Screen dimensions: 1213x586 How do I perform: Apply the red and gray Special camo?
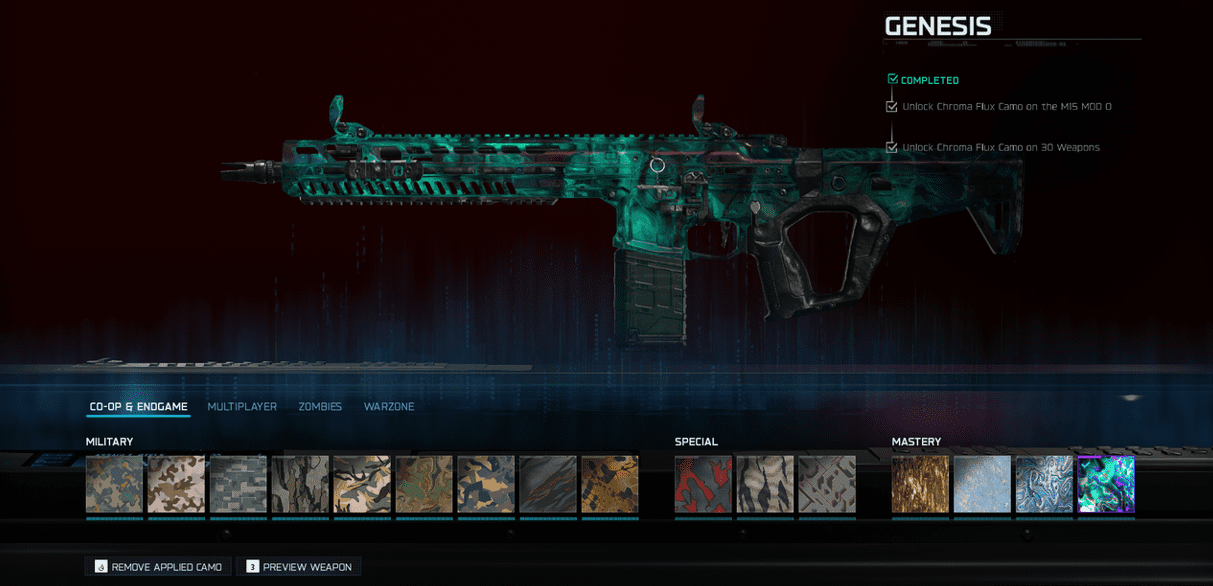[x=703, y=485]
